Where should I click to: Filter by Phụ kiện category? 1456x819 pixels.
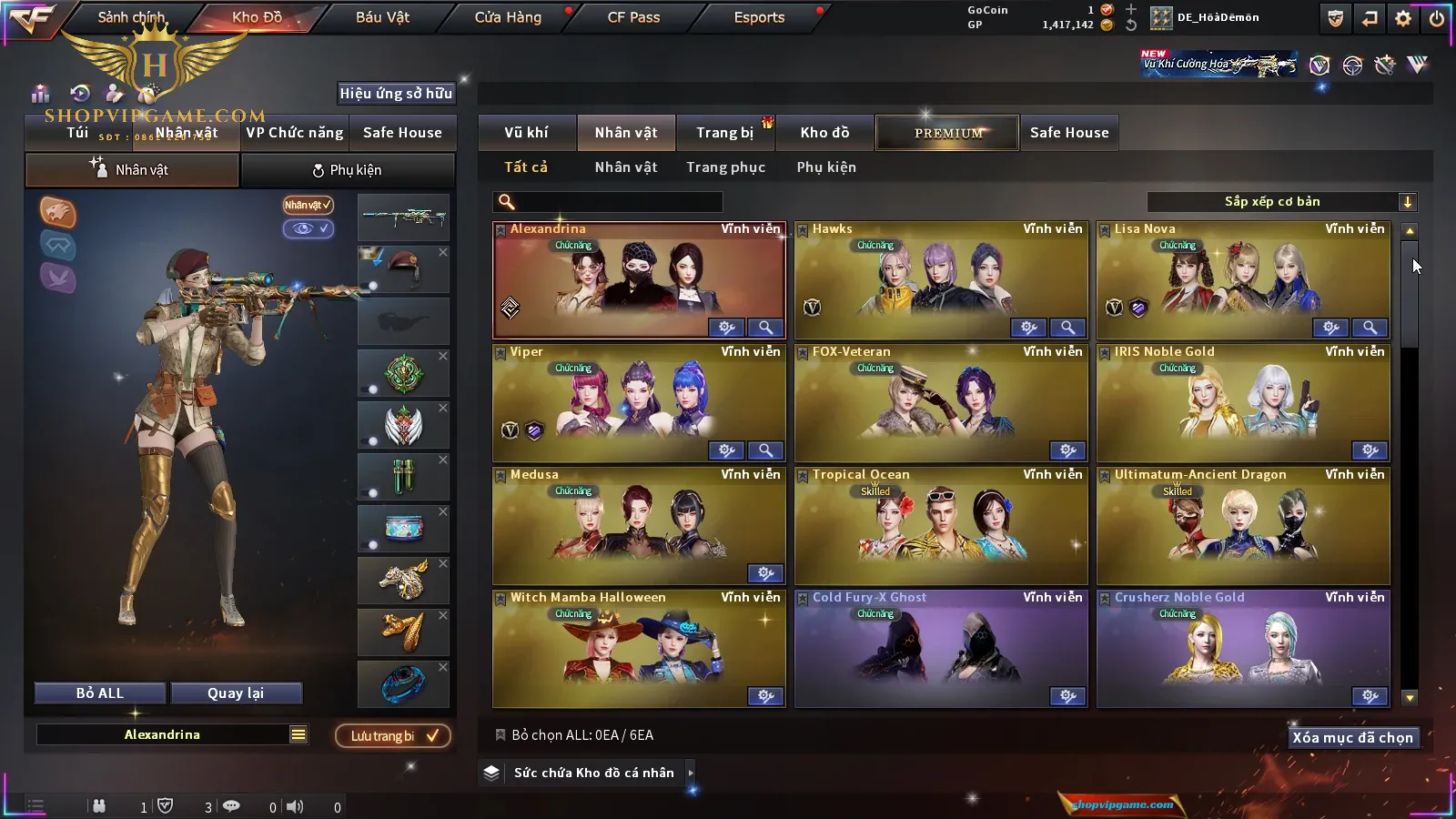pyautogui.click(x=826, y=167)
